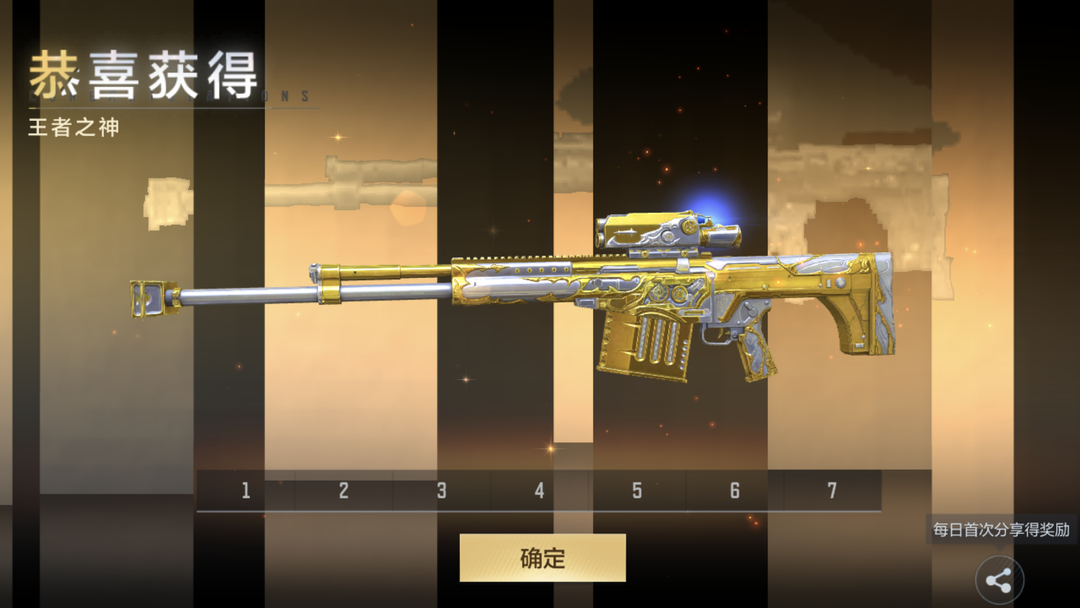The image size is (1080, 608).
Task: Open the share icon button
Action: click(x=999, y=580)
